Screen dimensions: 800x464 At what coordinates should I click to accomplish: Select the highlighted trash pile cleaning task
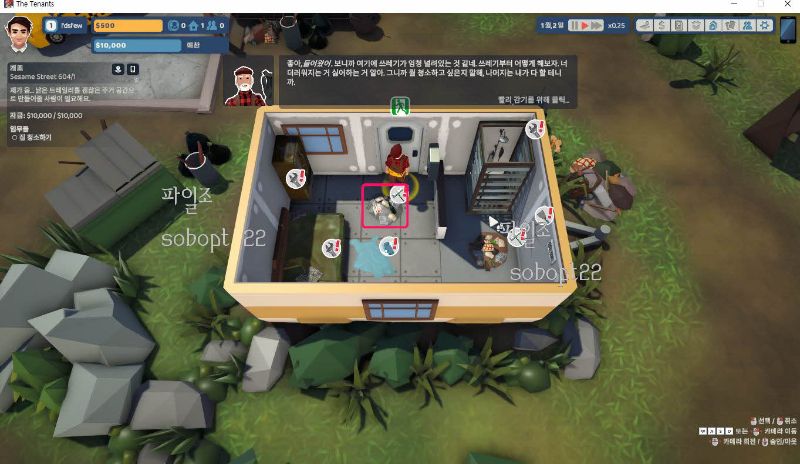pos(383,206)
